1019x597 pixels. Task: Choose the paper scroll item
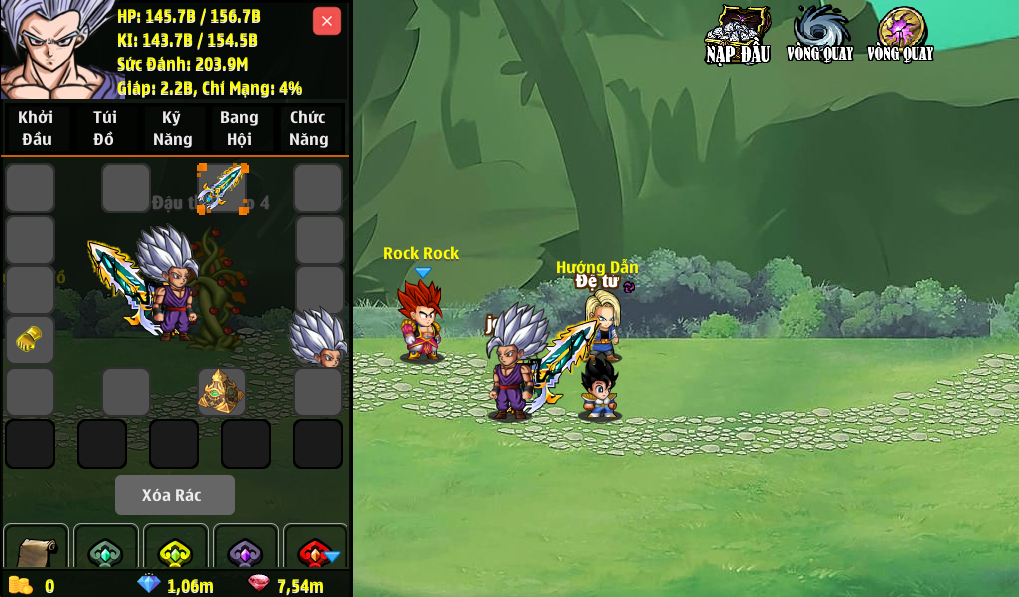36,549
